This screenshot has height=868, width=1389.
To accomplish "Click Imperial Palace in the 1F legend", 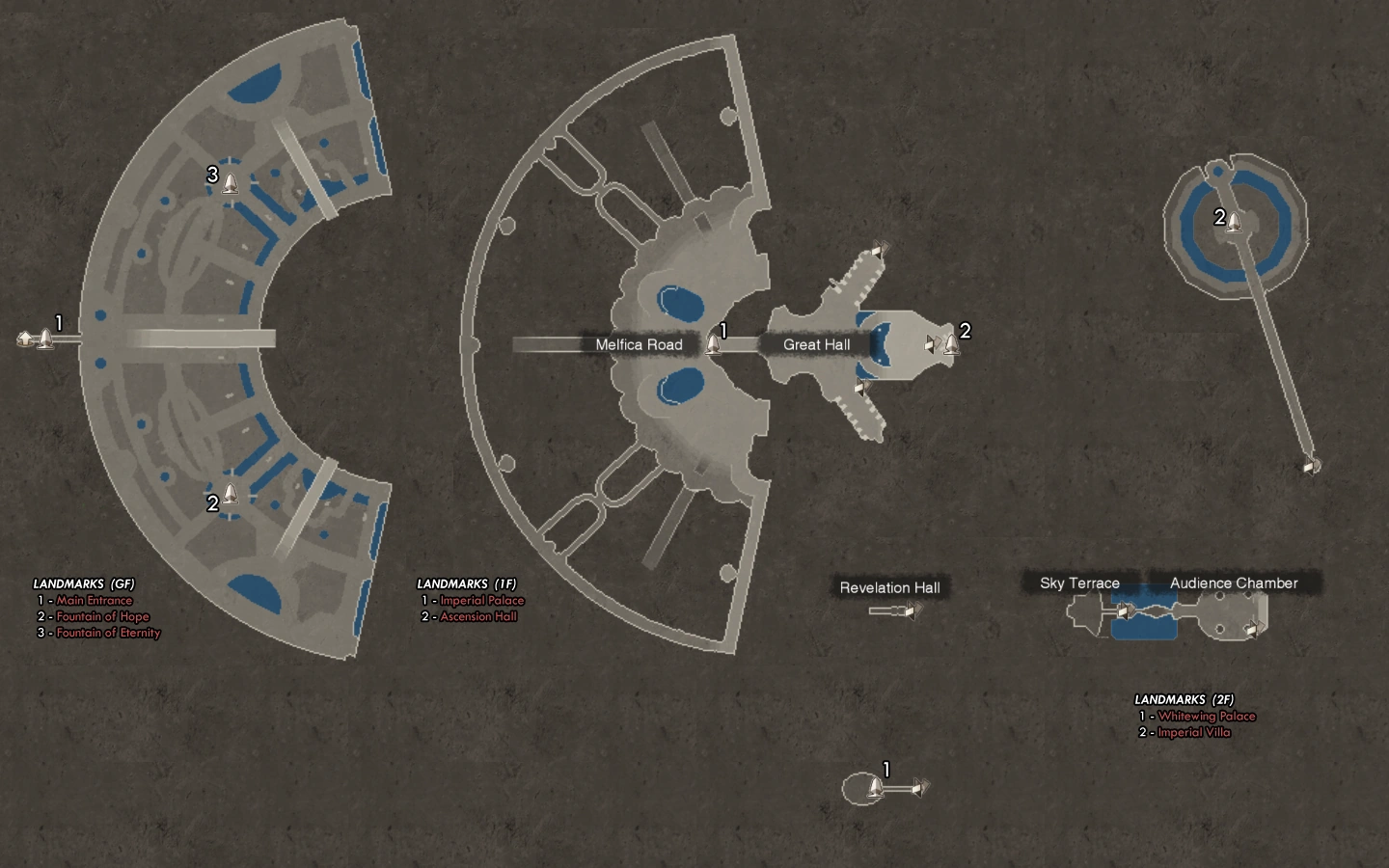I will coord(481,600).
